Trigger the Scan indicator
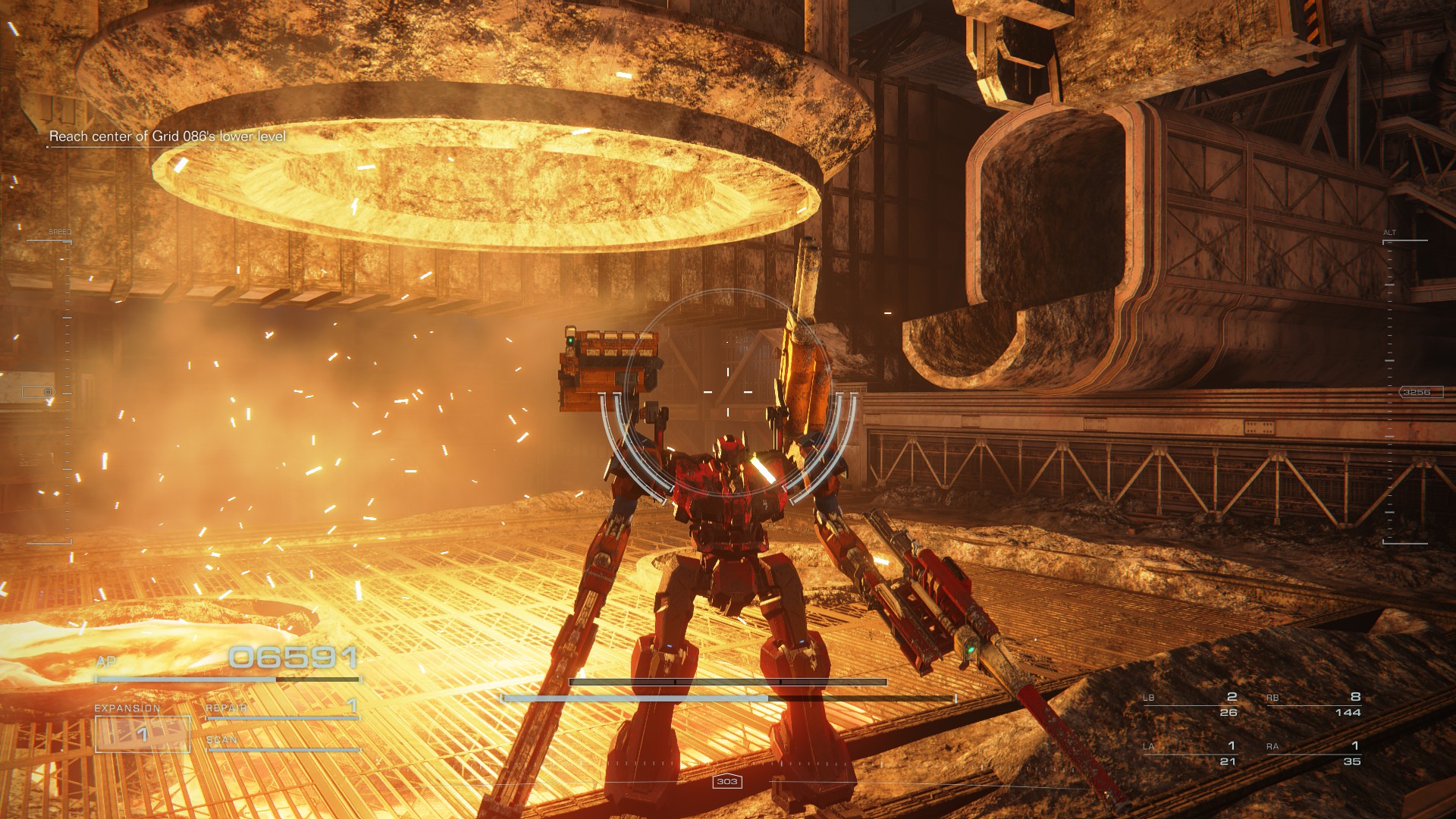This screenshot has width=1456, height=819. [281, 741]
